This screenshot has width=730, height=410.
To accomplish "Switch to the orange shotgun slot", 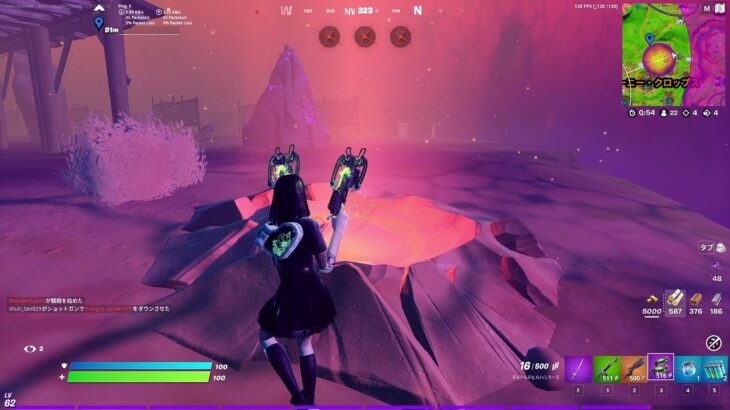I will [x=633, y=368].
